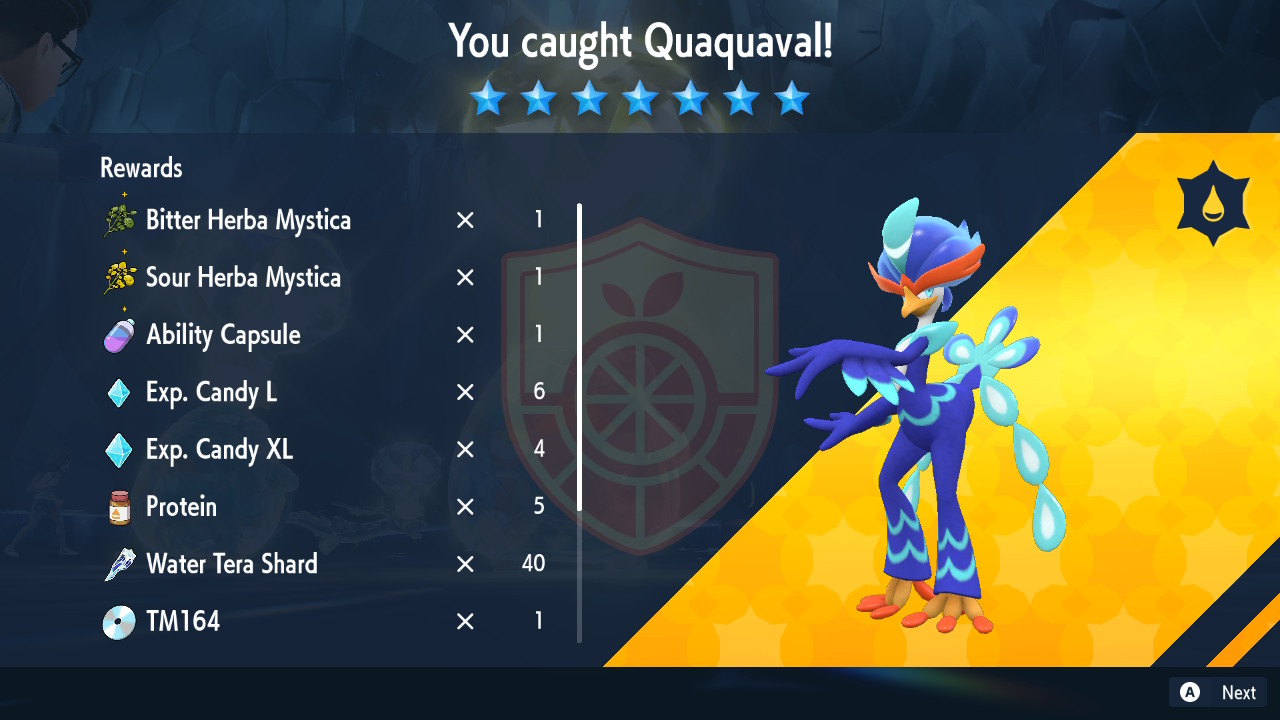The width and height of the screenshot is (1280, 720).
Task: Click the Ability Capsule icon
Action: [x=119, y=335]
